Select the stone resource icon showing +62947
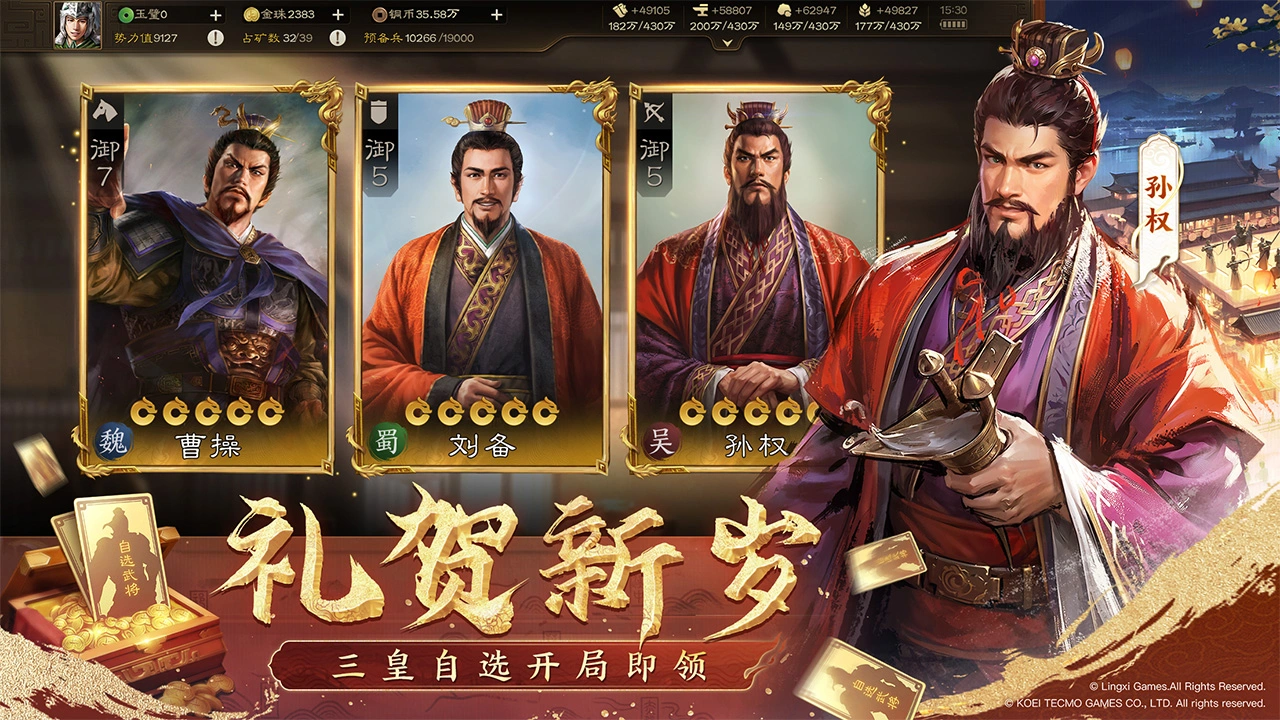The height and width of the screenshot is (720, 1280). pyautogui.click(x=786, y=8)
